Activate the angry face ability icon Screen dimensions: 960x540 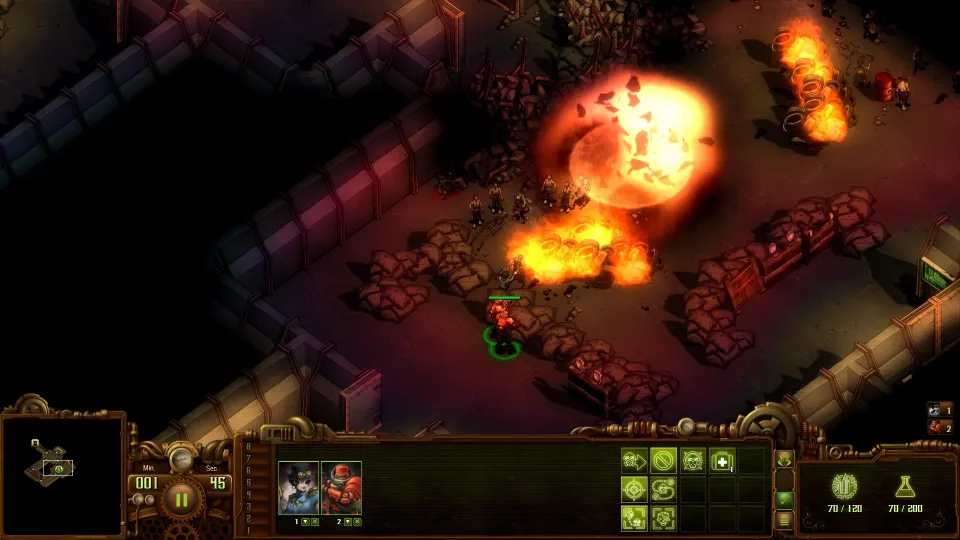(692, 461)
